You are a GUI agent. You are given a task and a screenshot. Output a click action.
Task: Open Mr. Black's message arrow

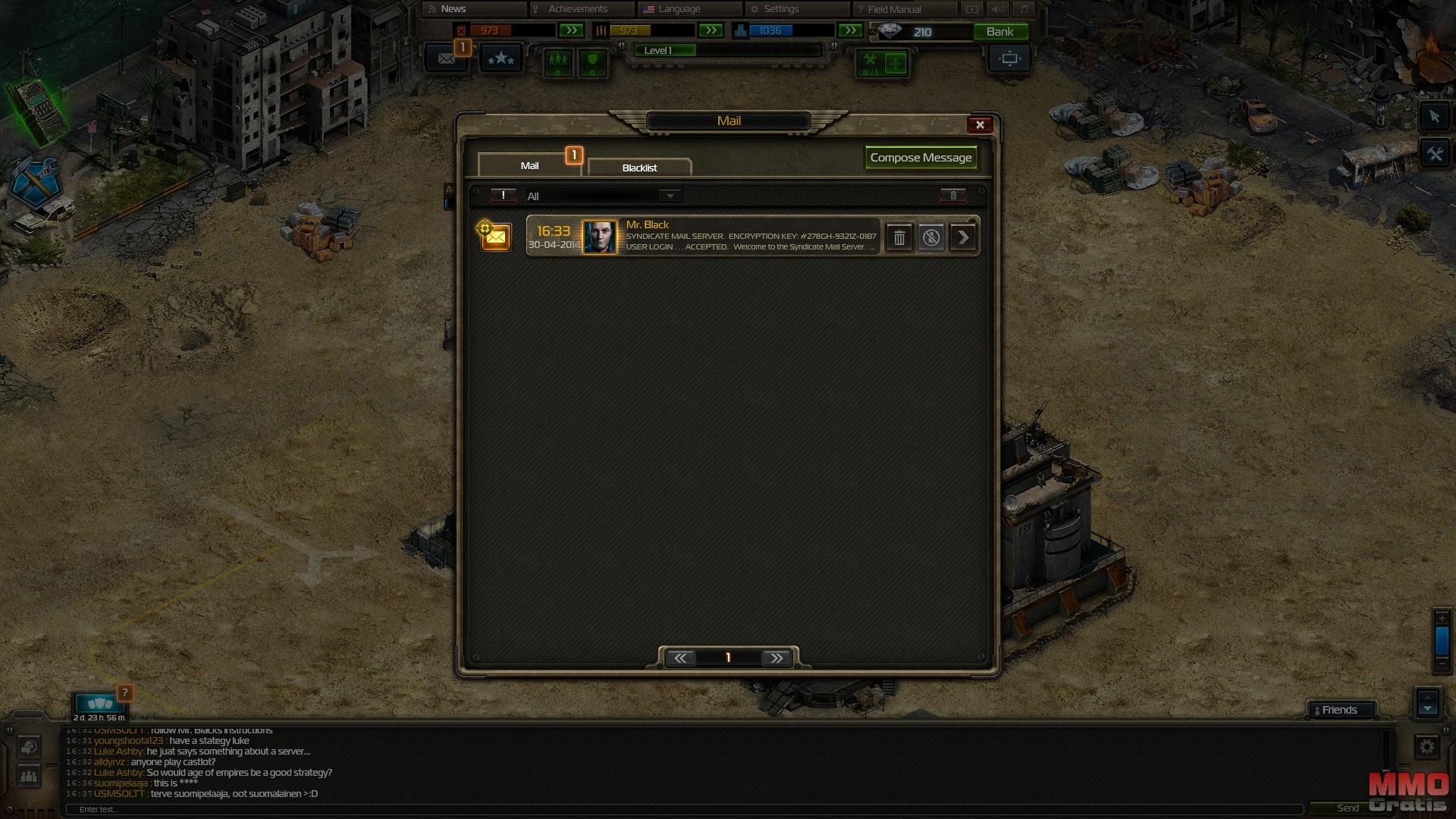(963, 238)
